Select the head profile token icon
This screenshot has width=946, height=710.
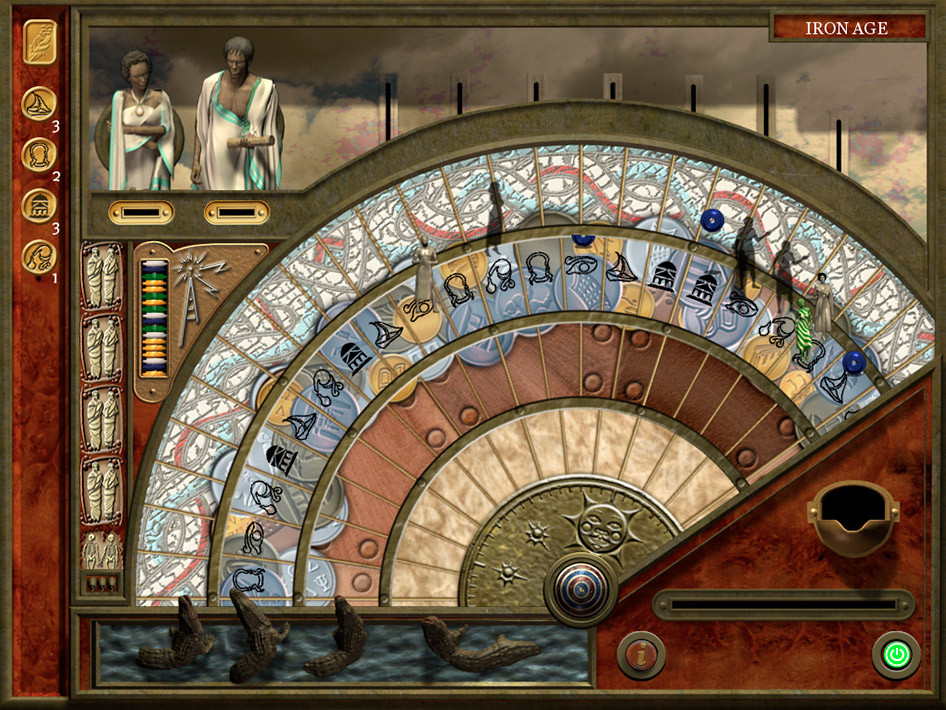tap(39, 154)
